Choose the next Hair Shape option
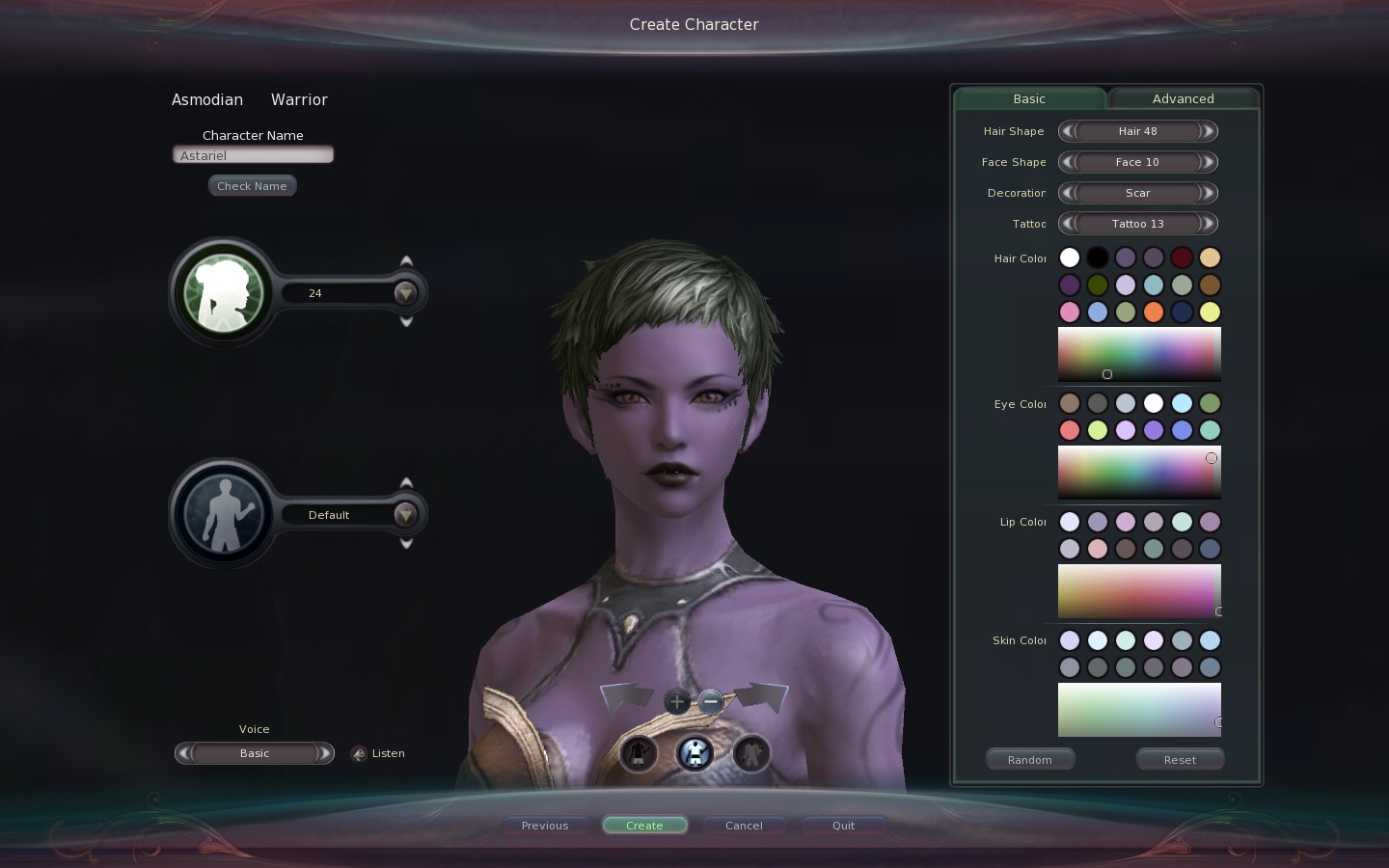The height and width of the screenshot is (868, 1389). pyautogui.click(x=1208, y=131)
